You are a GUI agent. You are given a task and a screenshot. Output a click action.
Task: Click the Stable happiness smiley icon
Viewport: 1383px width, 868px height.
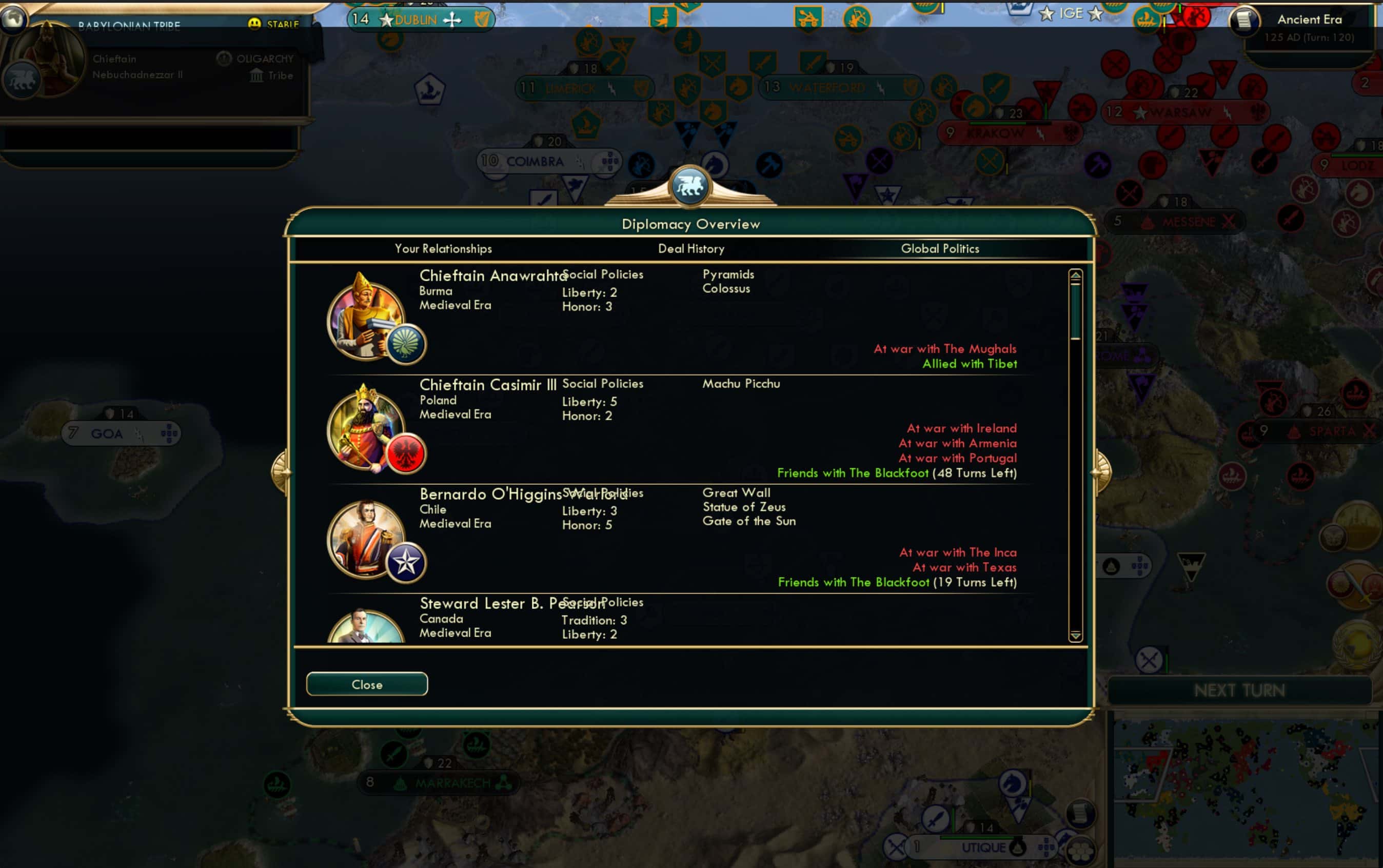[x=254, y=23]
